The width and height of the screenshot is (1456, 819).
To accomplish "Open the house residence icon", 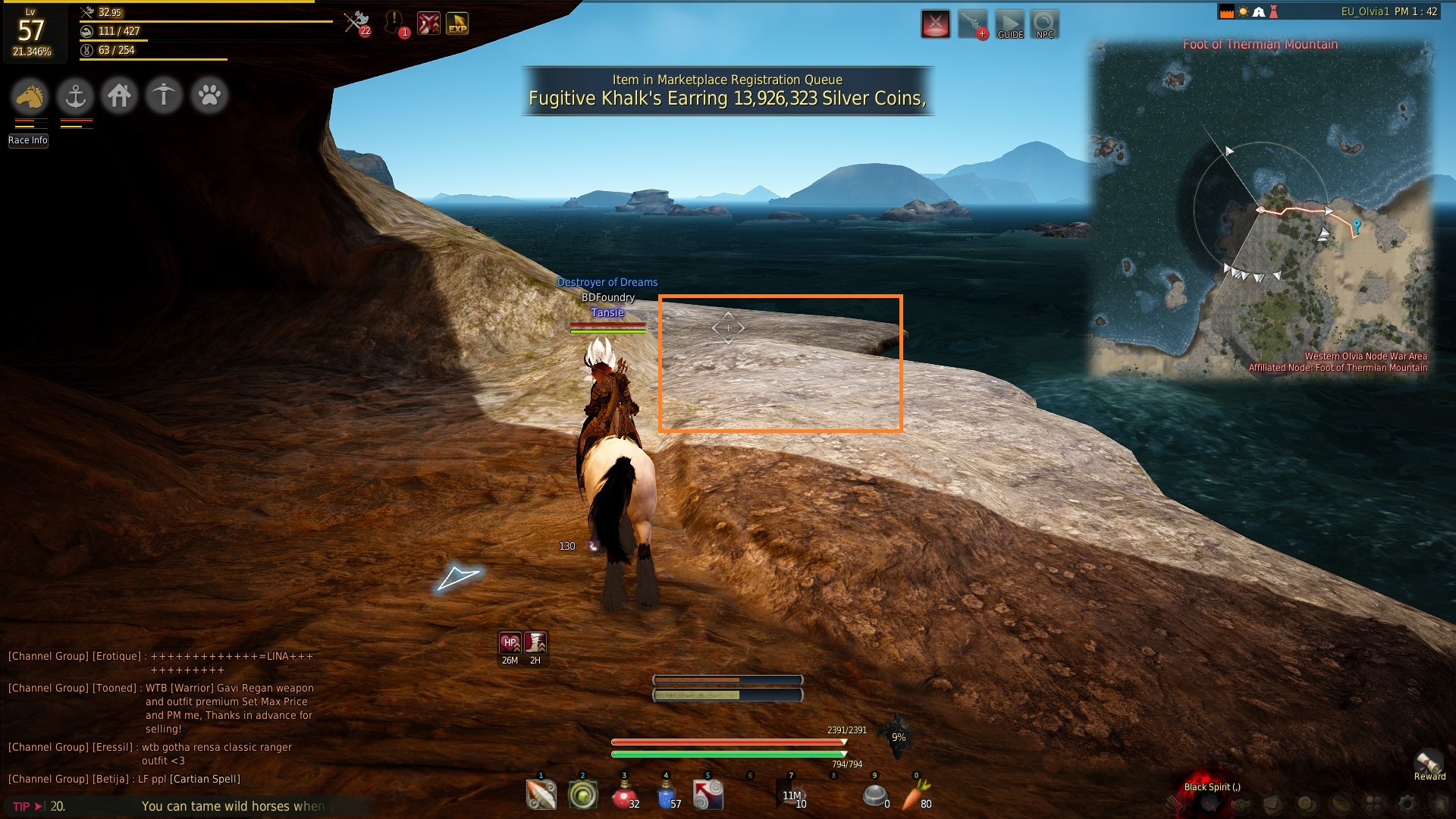I will click(120, 96).
